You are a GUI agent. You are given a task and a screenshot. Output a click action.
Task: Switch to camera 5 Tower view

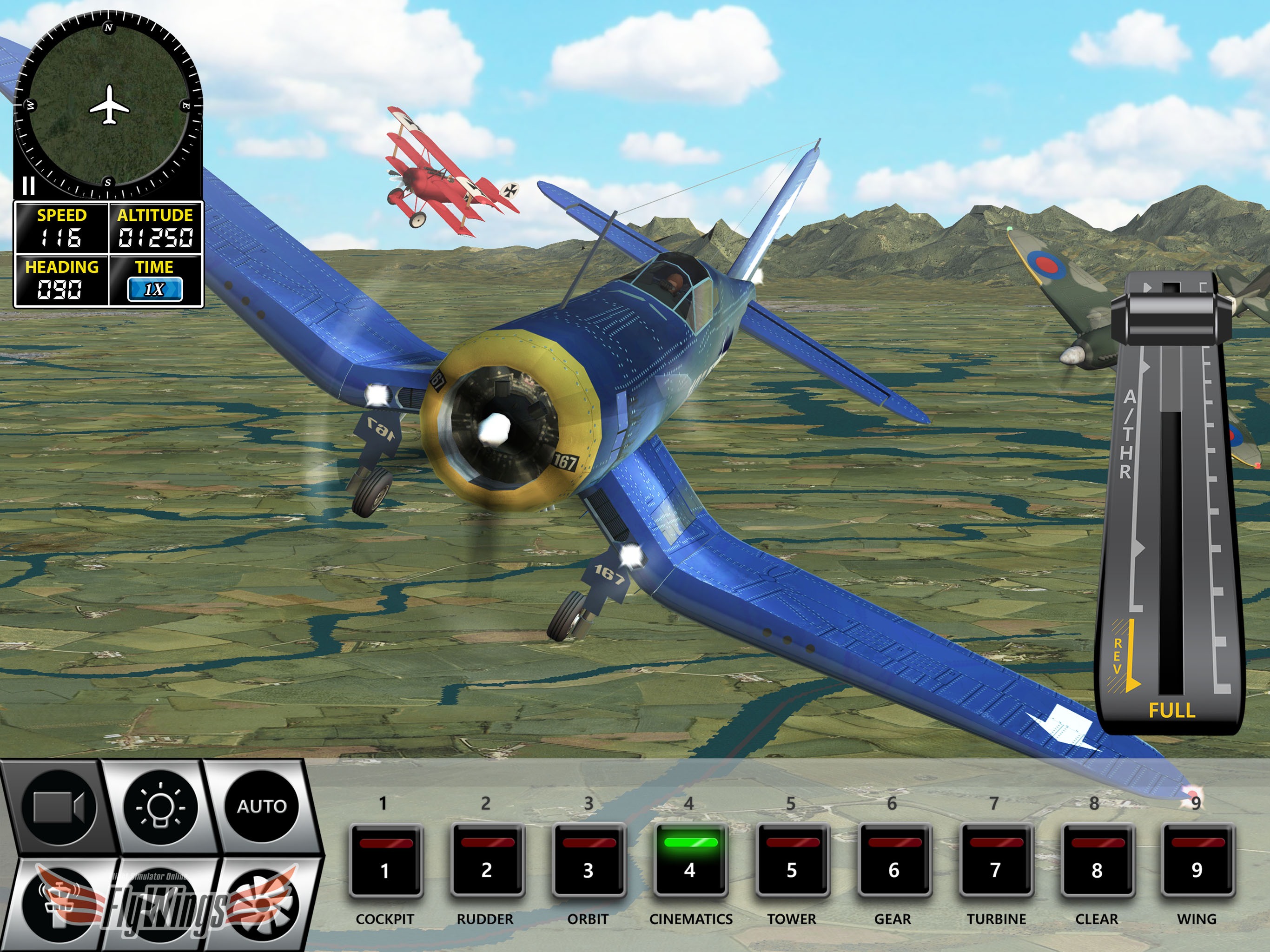click(792, 861)
